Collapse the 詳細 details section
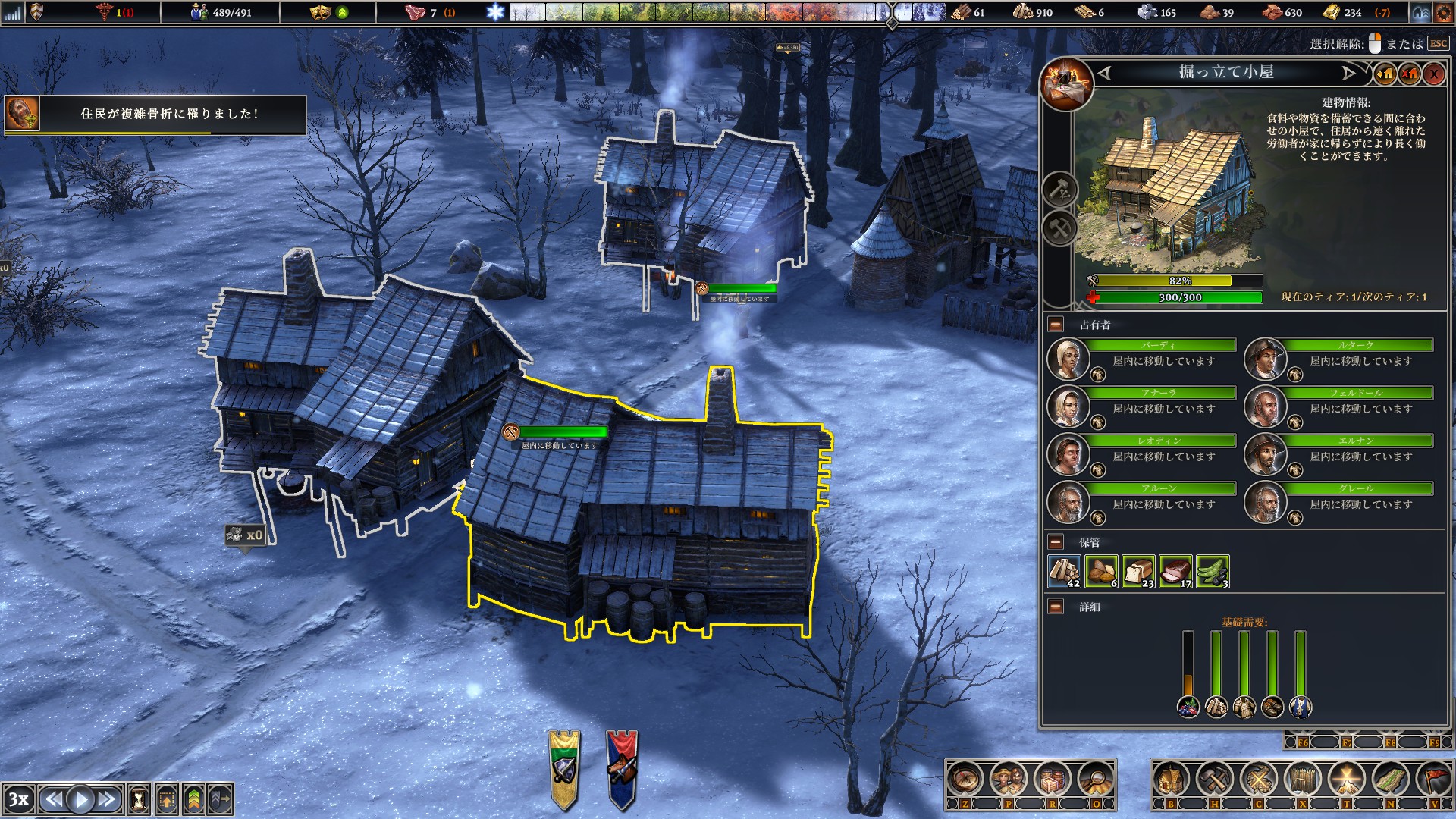 (1054, 605)
